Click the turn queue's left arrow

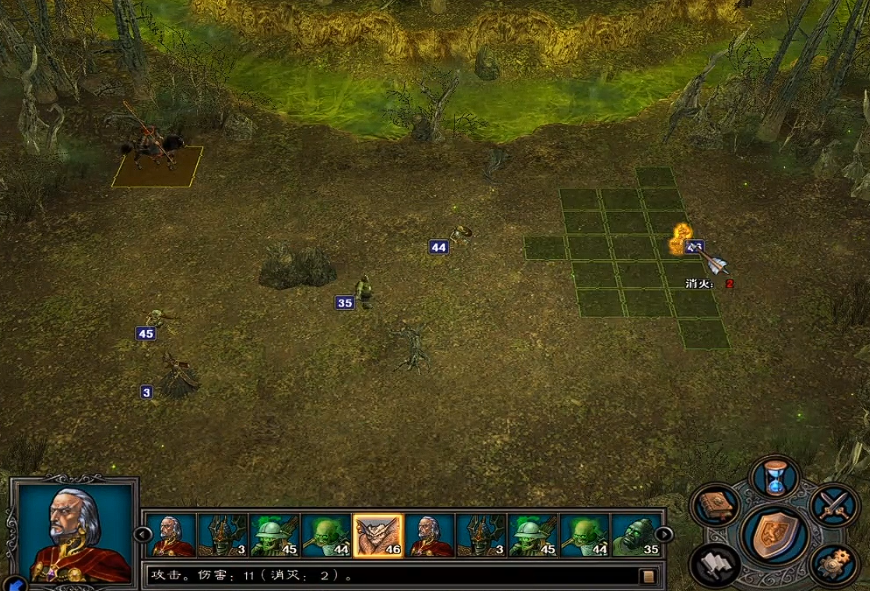click(142, 535)
